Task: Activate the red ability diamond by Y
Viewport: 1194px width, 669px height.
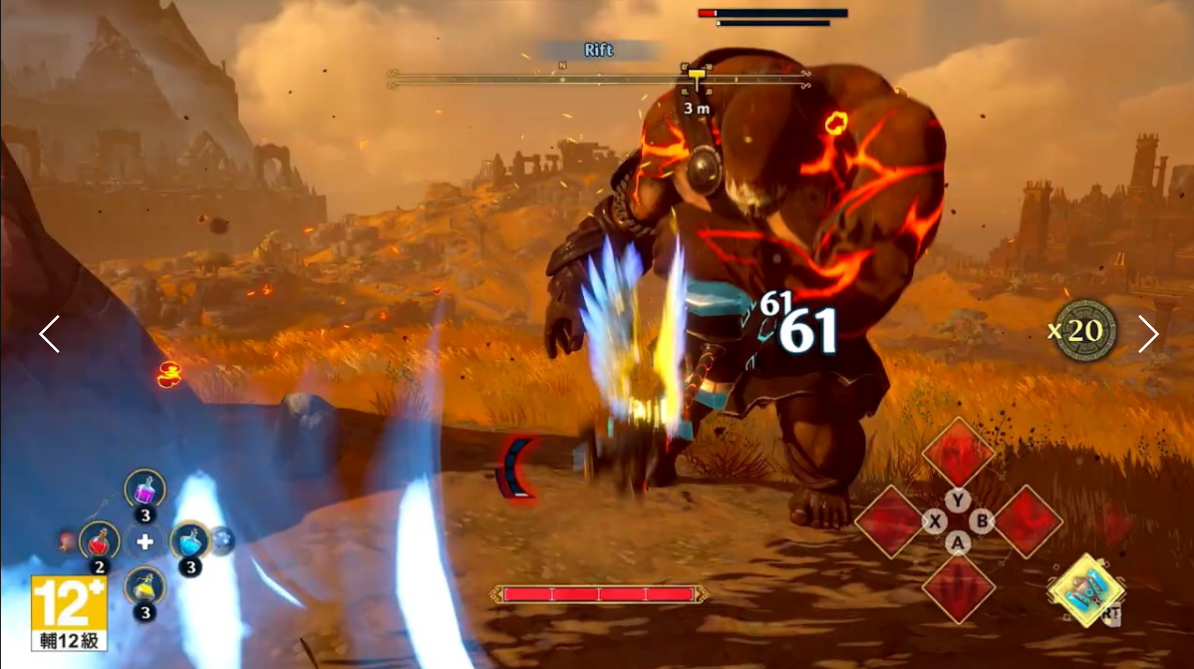Action: pos(958,453)
